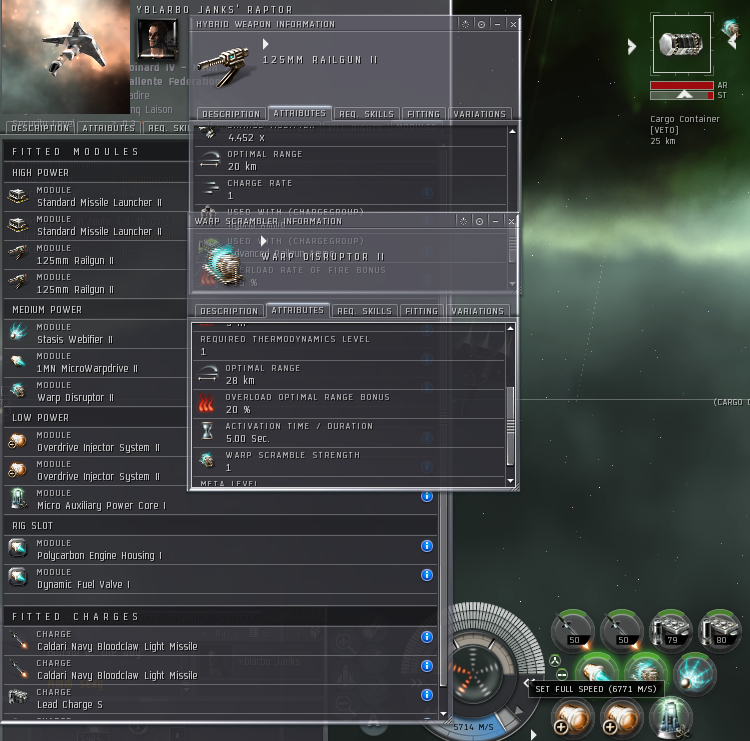Image resolution: width=750 pixels, height=741 pixels.
Task: Open info for Dynamic Fuel Valve I
Action: pos(427,574)
